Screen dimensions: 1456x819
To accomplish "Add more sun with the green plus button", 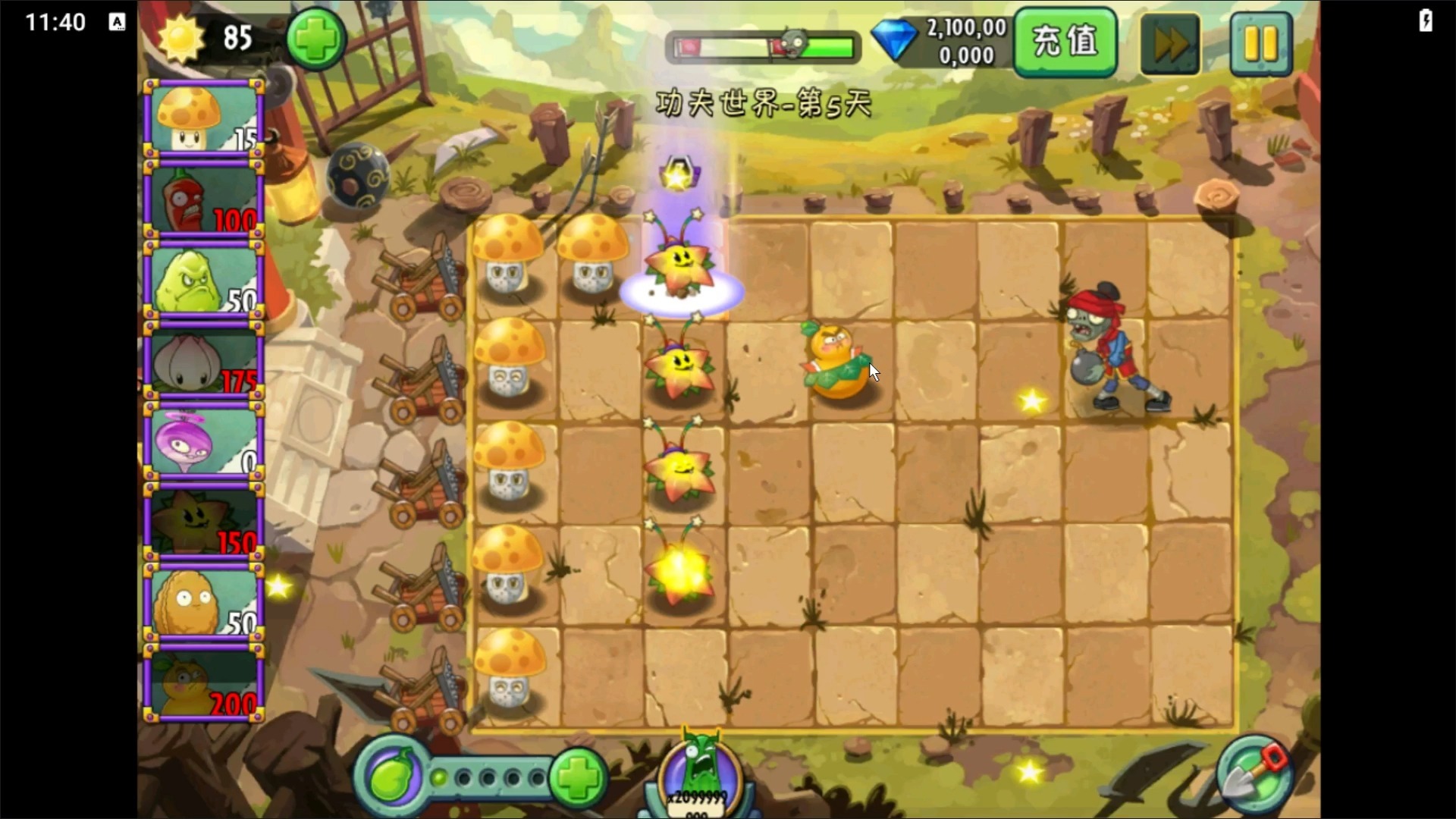I will (x=315, y=39).
